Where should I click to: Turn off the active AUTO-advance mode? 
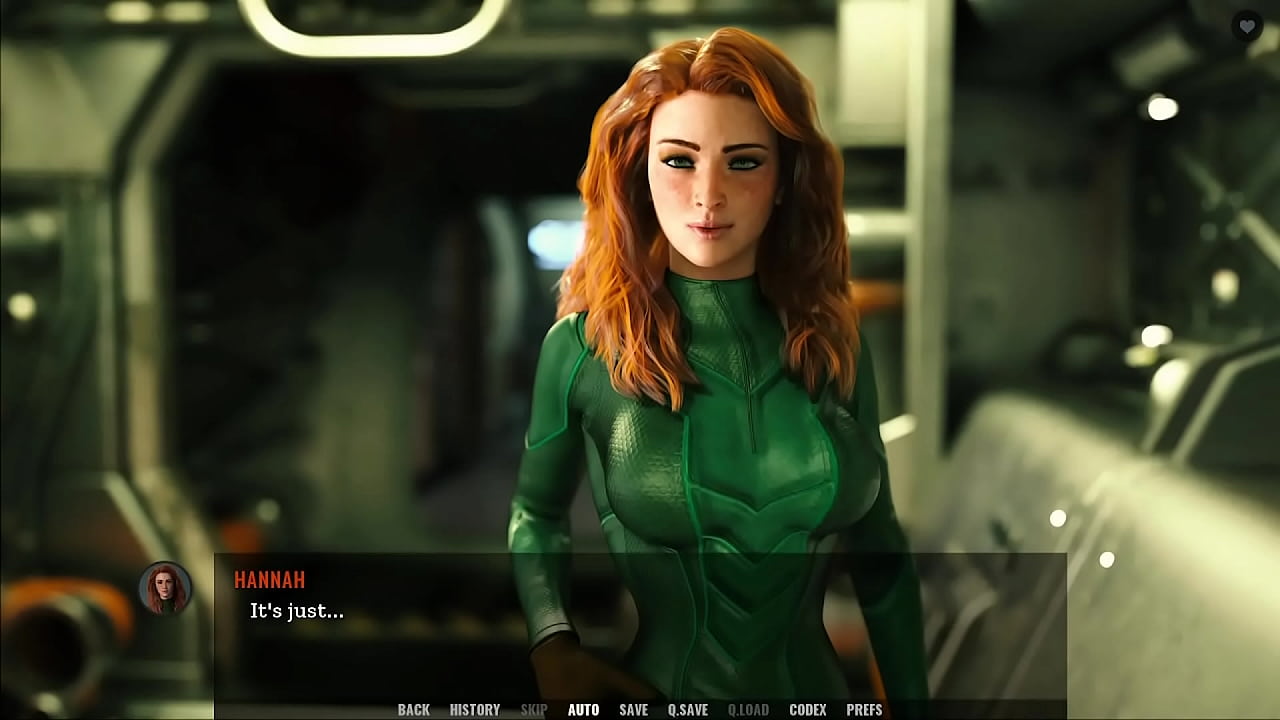point(582,709)
